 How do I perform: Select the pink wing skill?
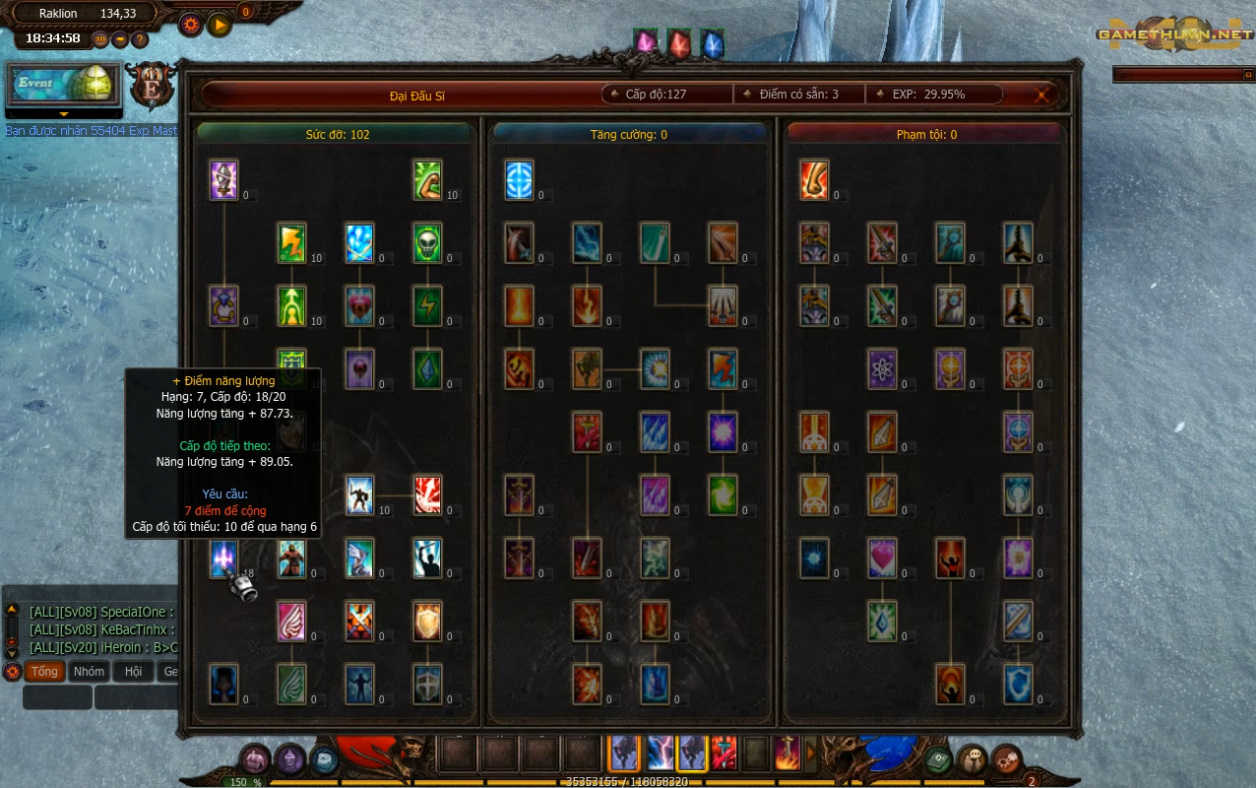click(292, 621)
